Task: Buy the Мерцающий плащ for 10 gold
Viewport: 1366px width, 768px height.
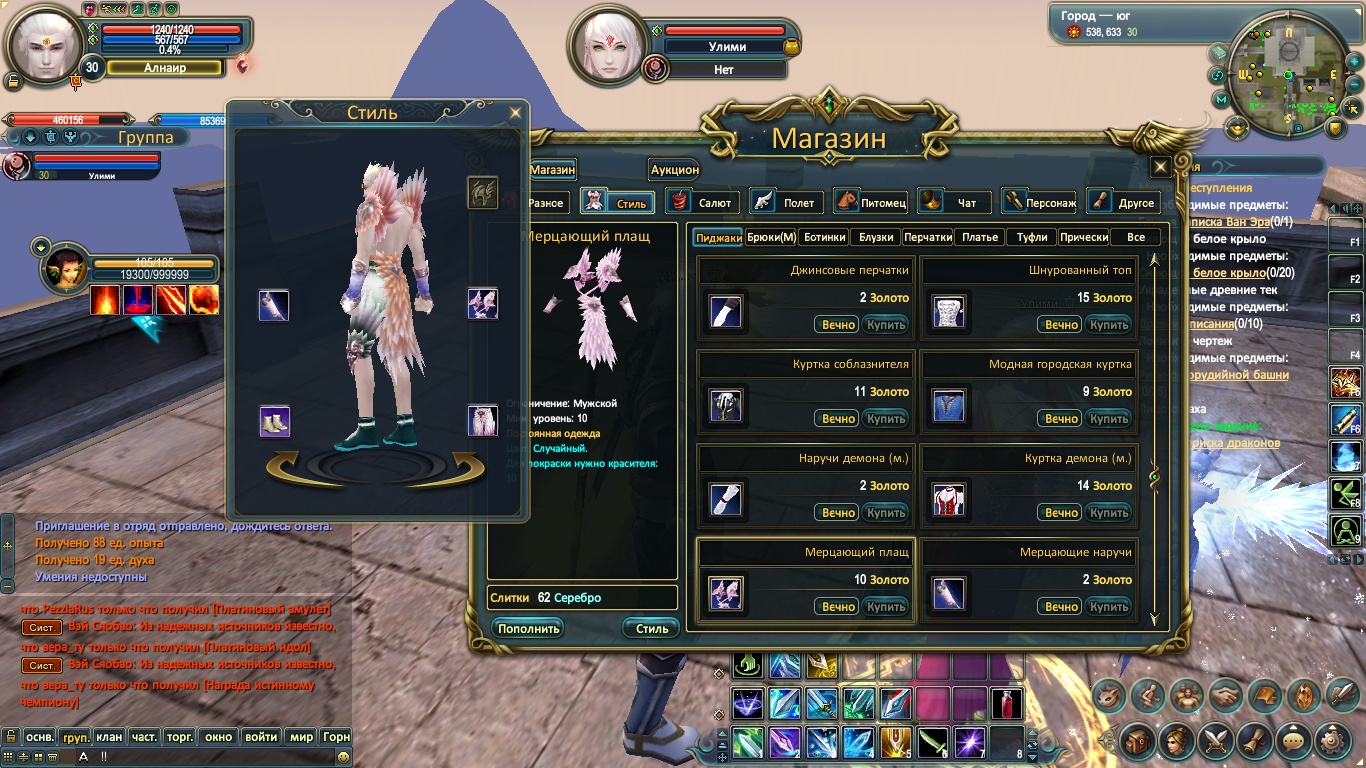Action: (885, 607)
